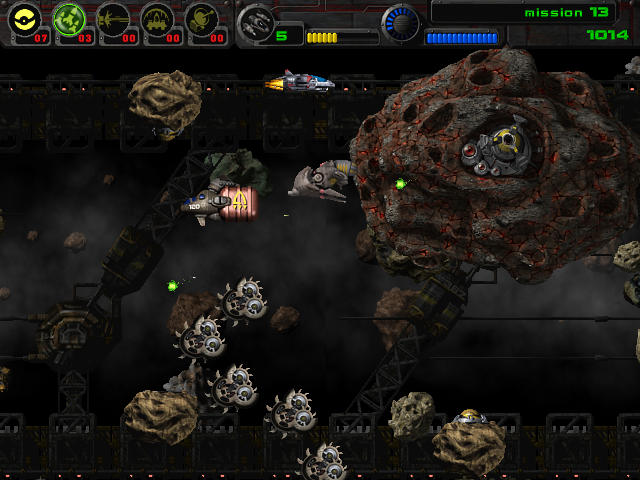Activate the satellite dish weapon icon
Screen dimensions: 640x480
point(203,19)
